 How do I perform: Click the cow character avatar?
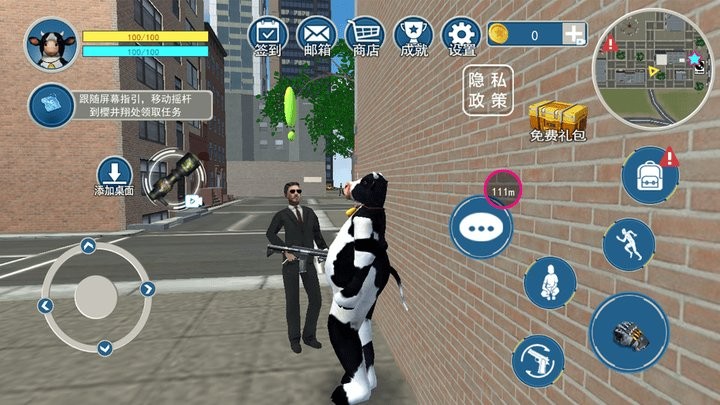[x=51, y=45]
